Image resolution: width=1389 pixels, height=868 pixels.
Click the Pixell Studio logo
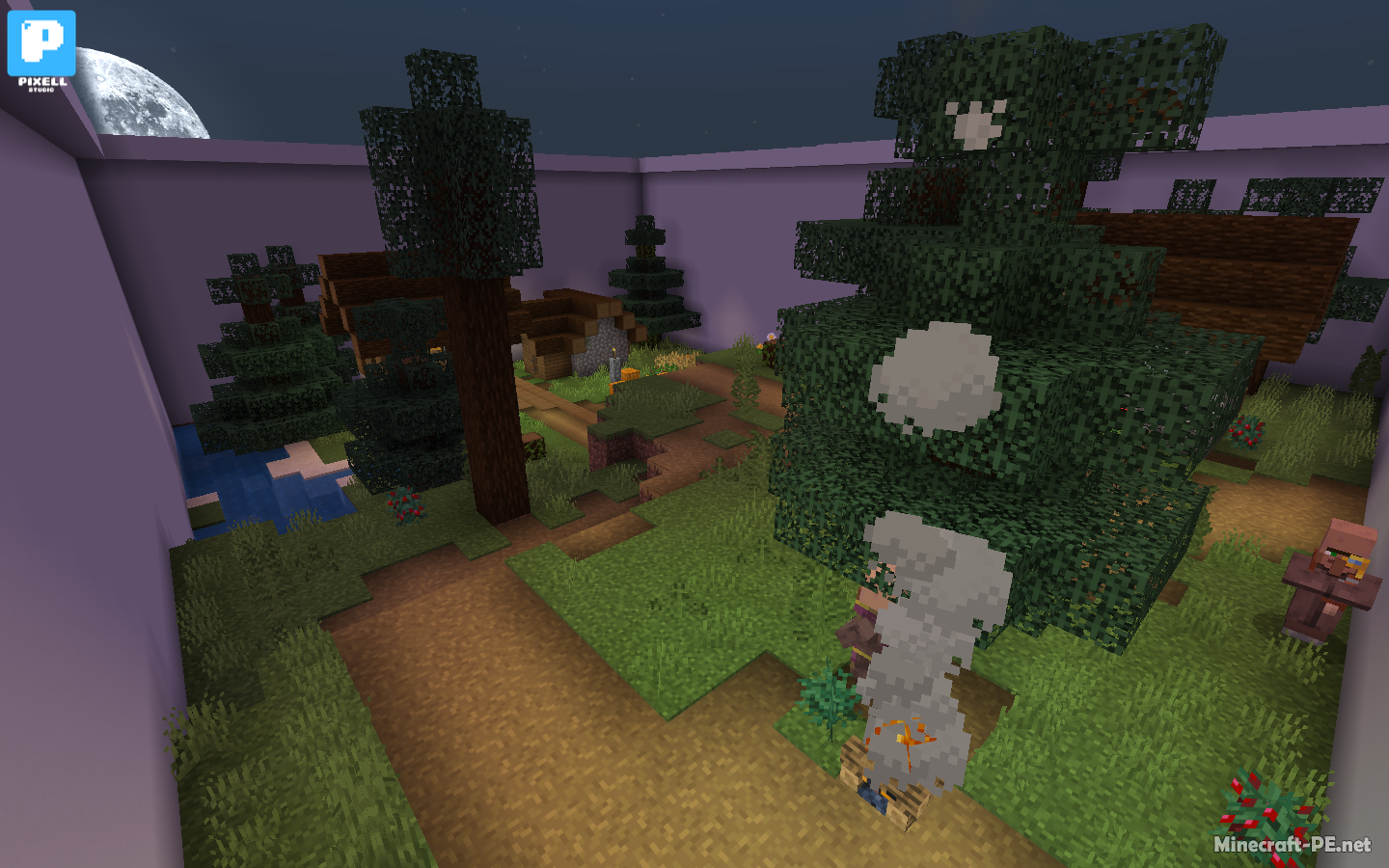point(41,49)
